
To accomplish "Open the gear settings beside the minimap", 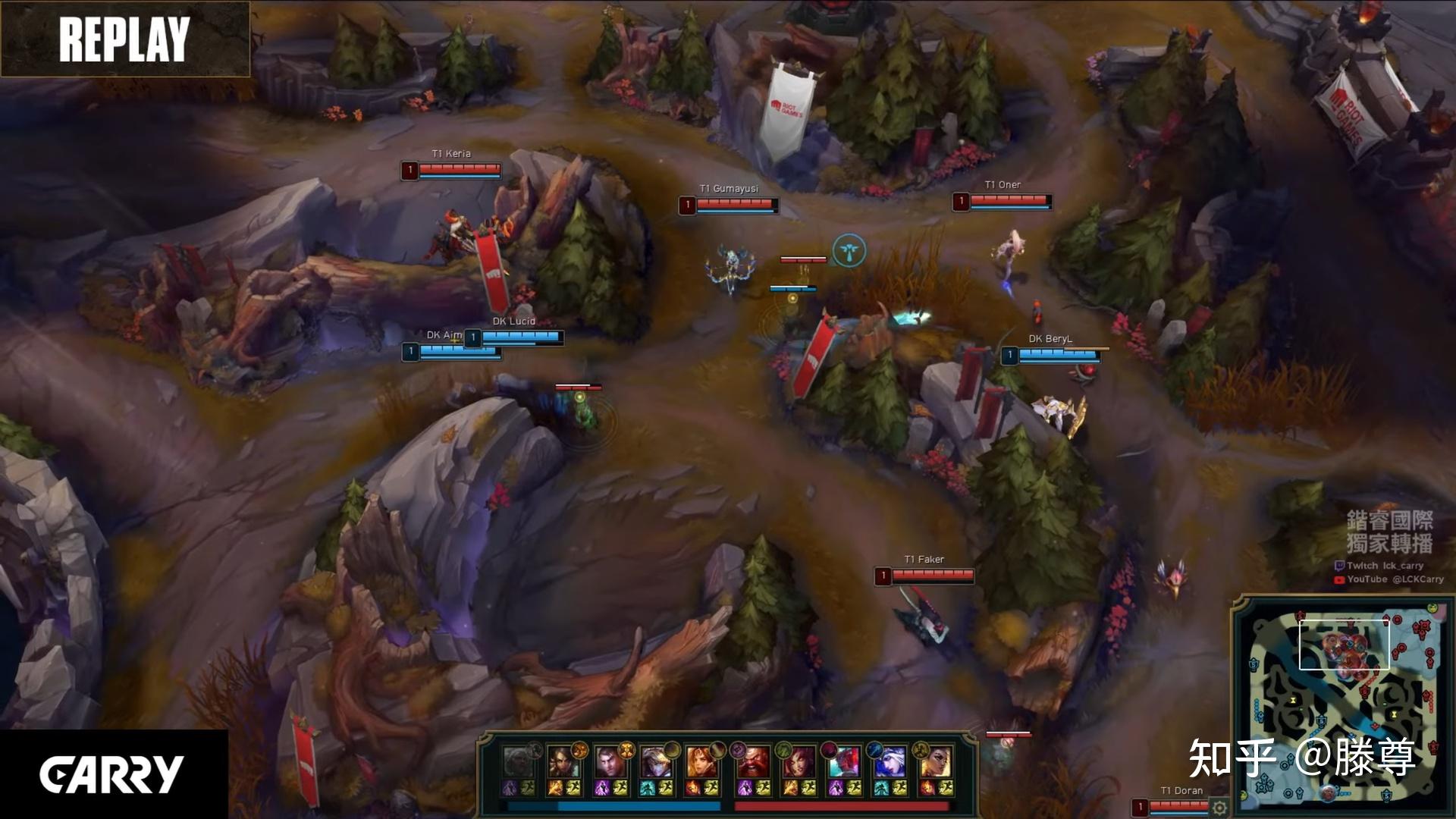I will (1219, 808).
